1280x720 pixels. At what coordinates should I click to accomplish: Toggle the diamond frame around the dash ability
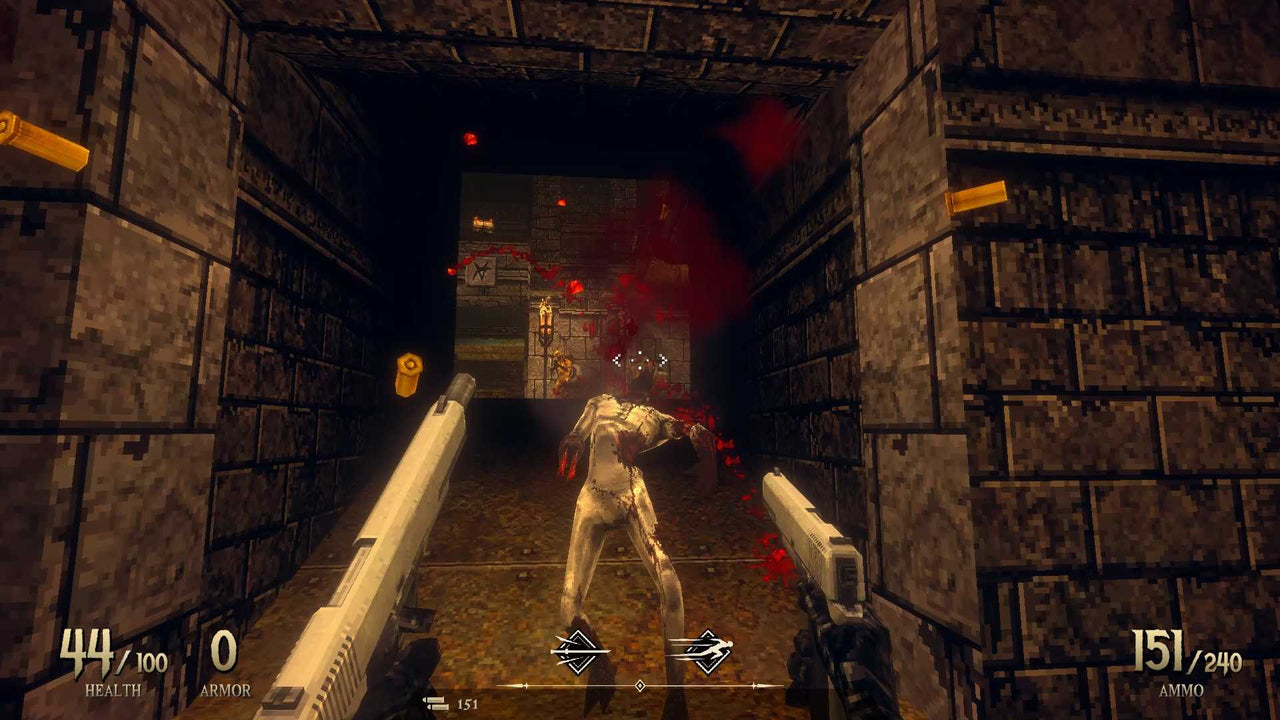tap(710, 651)
